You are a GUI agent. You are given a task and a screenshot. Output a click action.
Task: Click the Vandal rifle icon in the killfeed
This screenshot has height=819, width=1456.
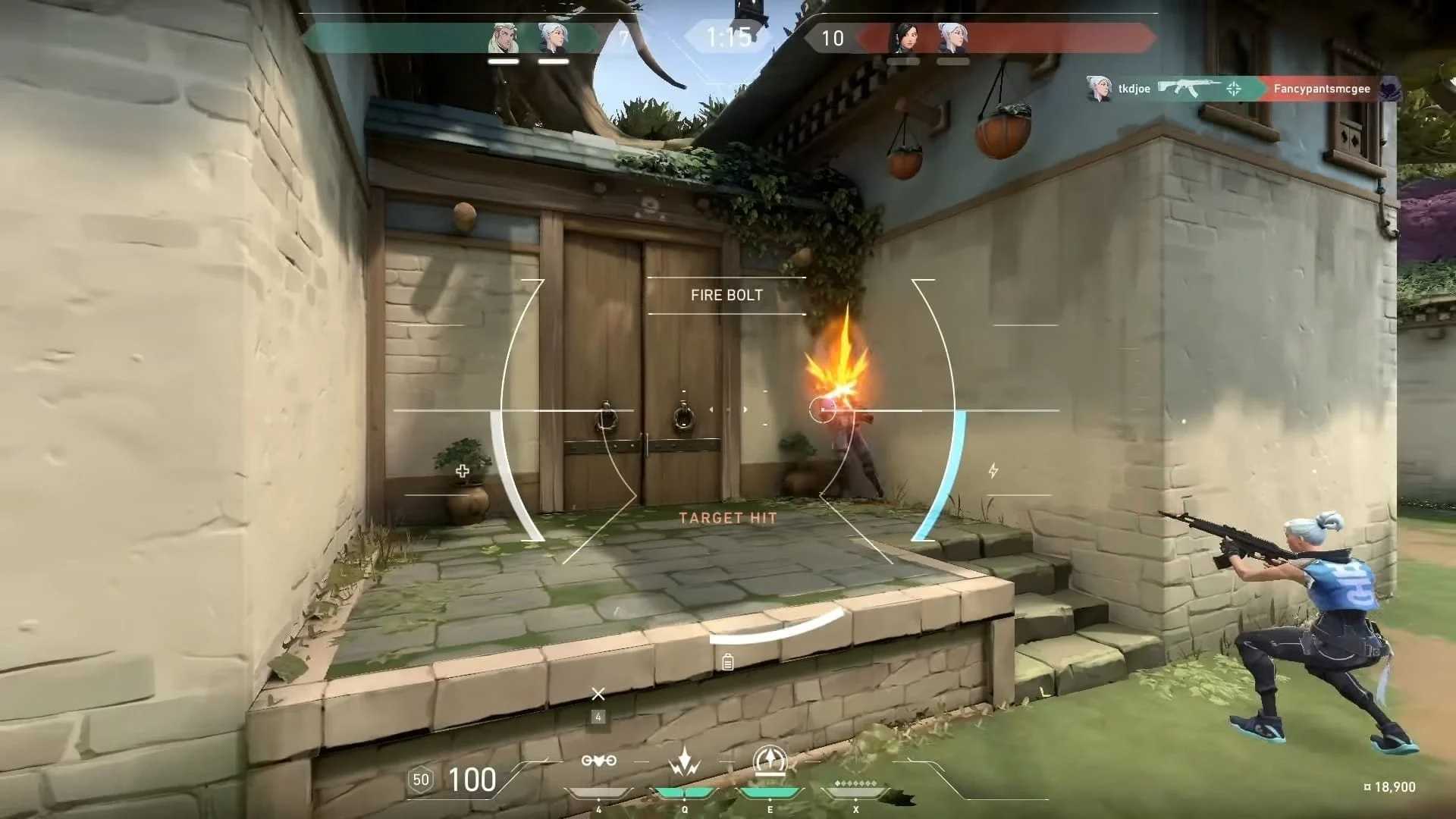[1189, 88]
